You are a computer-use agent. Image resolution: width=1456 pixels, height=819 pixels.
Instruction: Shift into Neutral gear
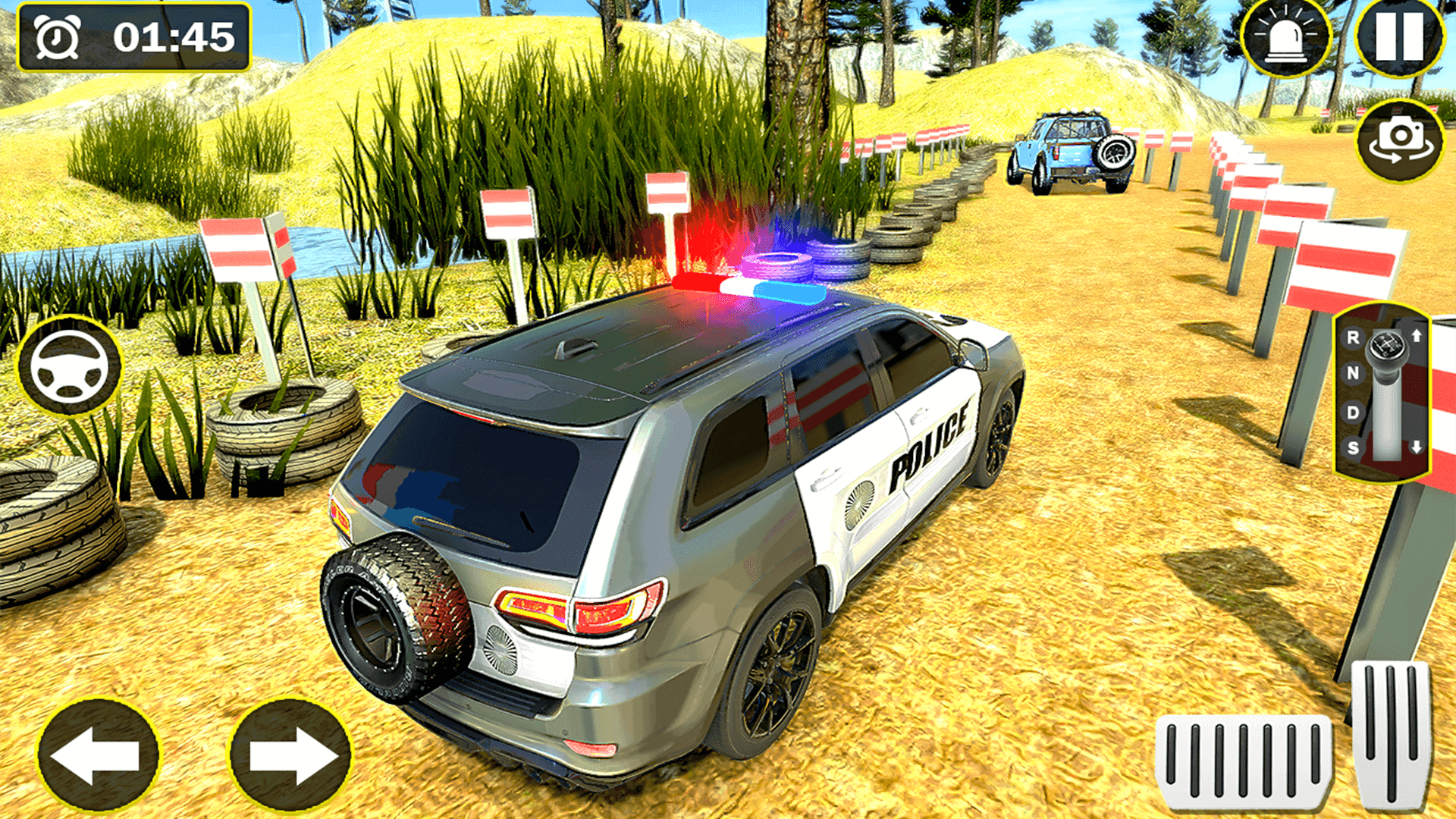[1353, 374]
